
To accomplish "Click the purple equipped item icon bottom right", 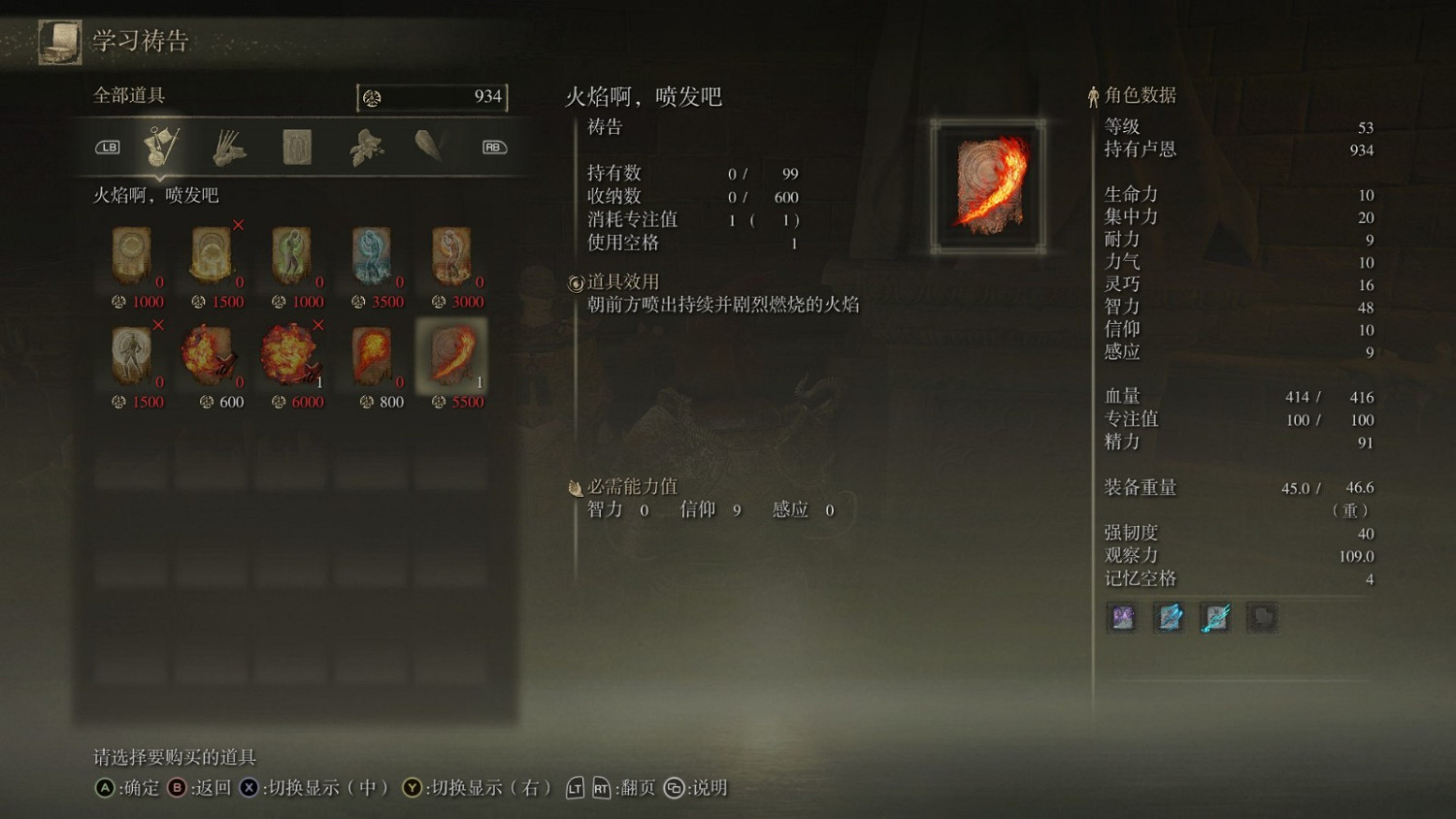I will pyautogui.click(x=1121, y=617).
